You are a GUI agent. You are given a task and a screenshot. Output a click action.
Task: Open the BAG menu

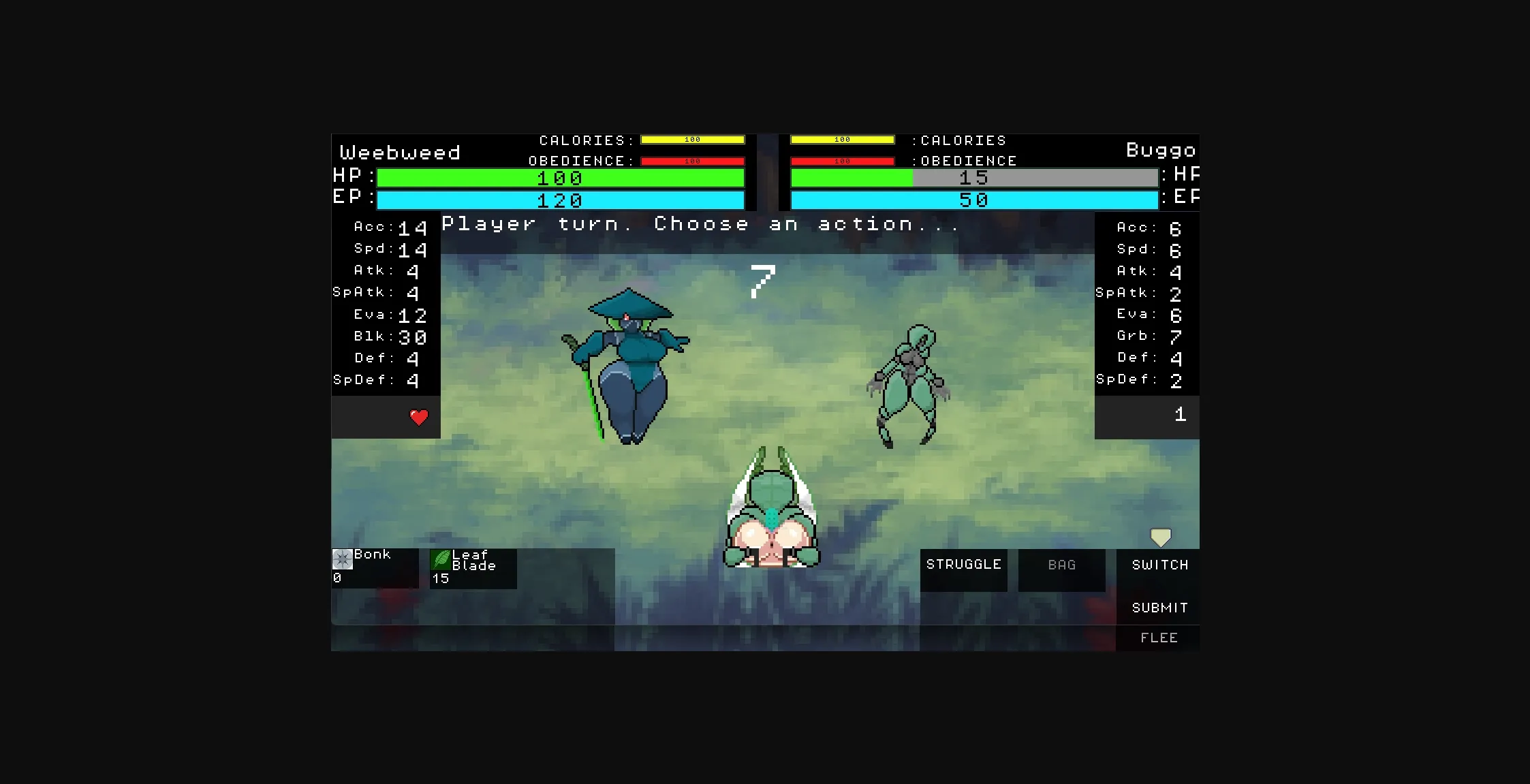coord(1061,565)
